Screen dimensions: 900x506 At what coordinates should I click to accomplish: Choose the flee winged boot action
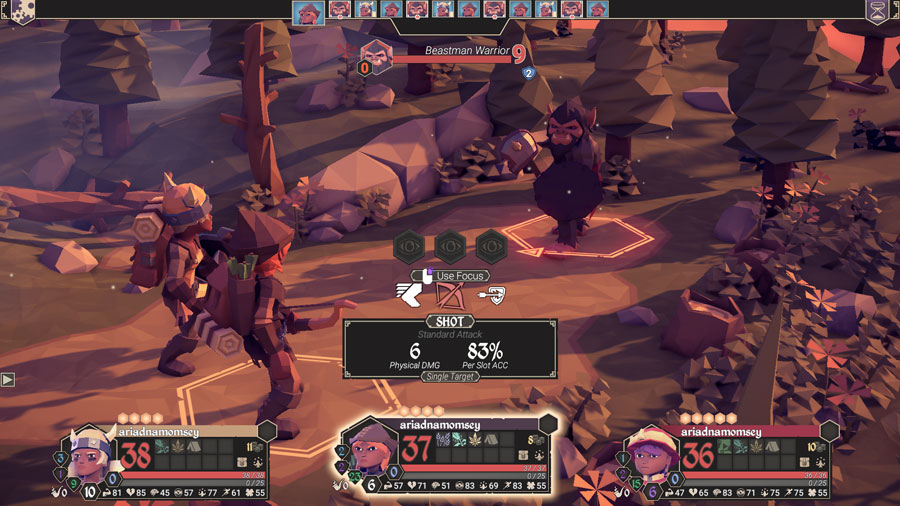tap(410, 295)
